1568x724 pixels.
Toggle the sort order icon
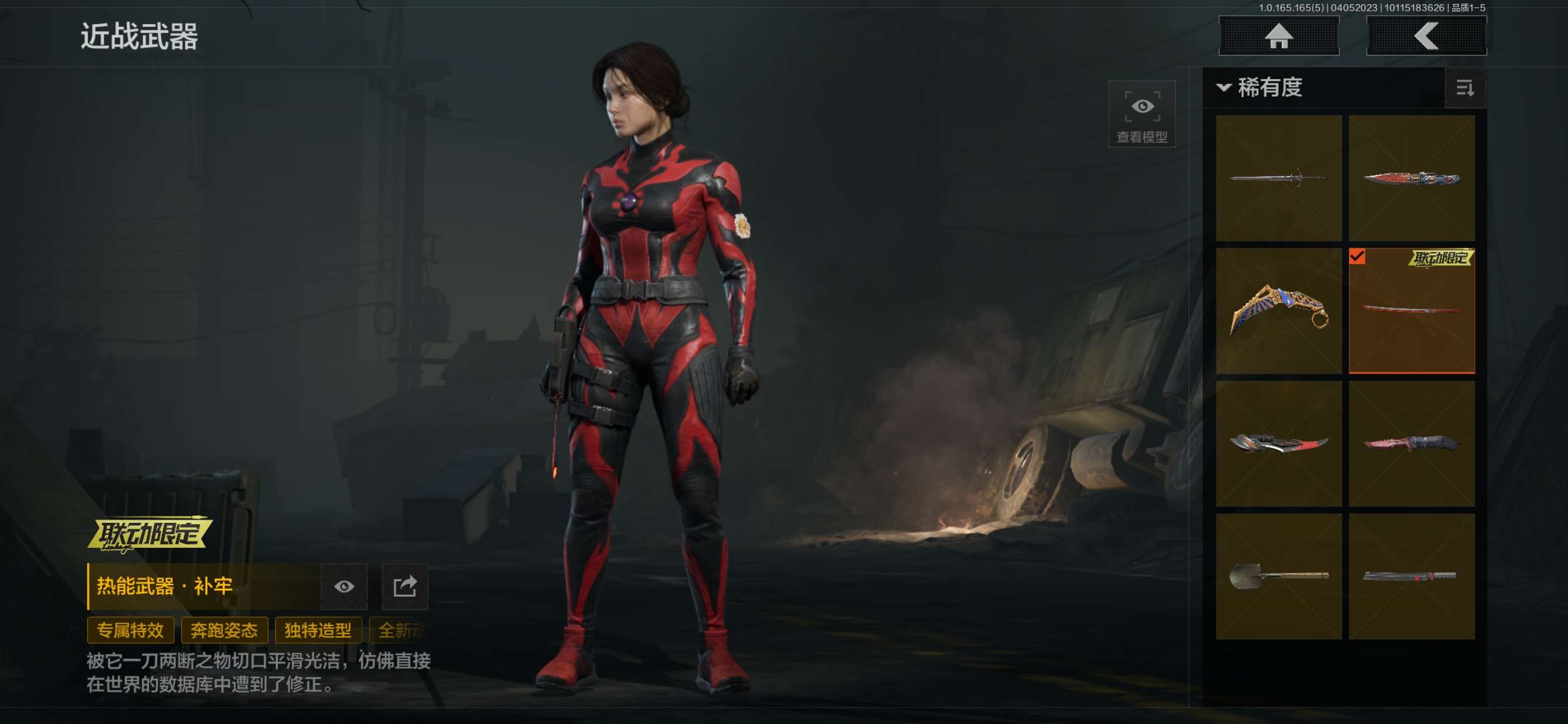(1464, 88)
